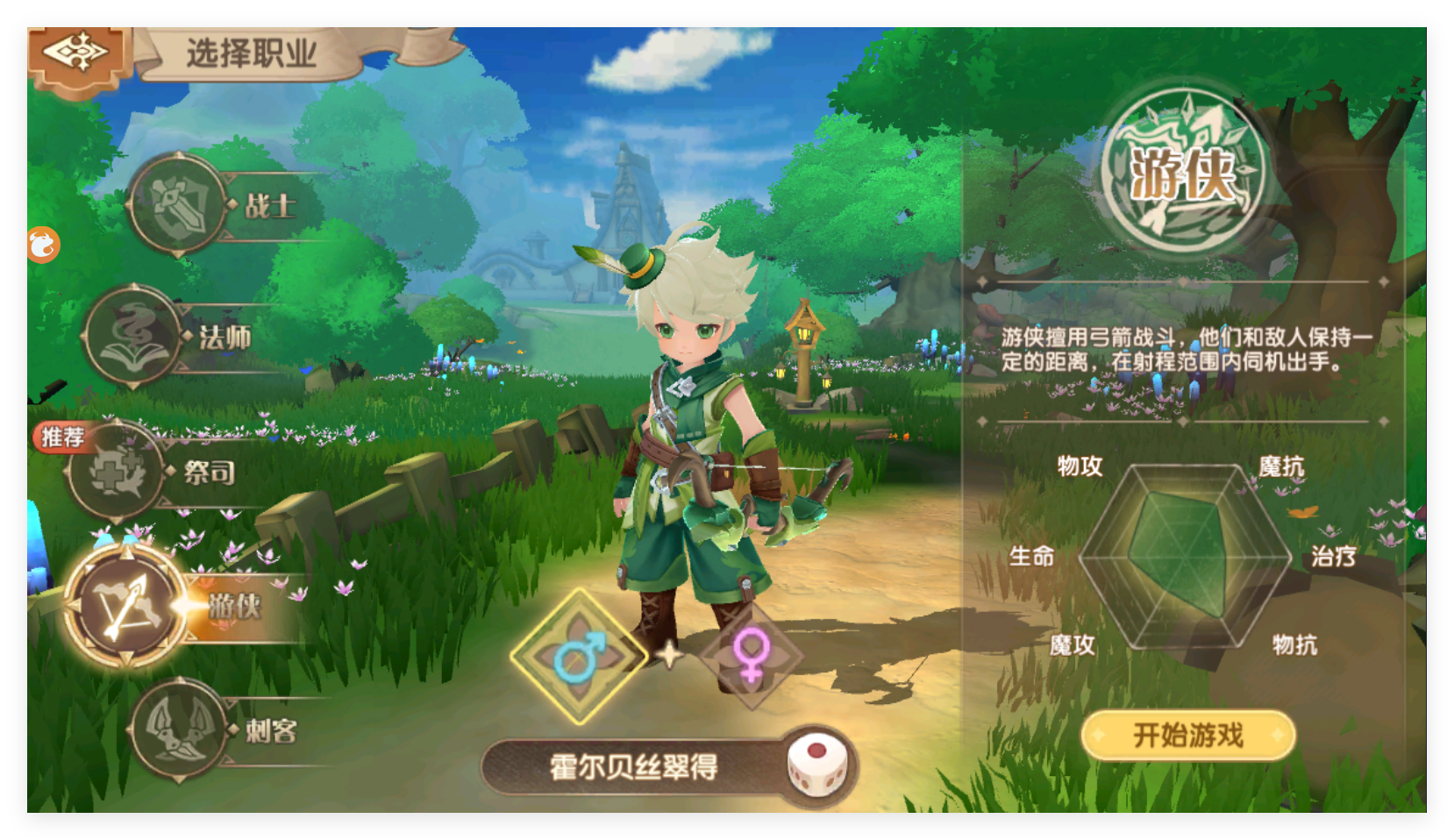The image size is (1454, 840).
Task: Go back using the top-left arrow button
Action: (x=77, y=54)
